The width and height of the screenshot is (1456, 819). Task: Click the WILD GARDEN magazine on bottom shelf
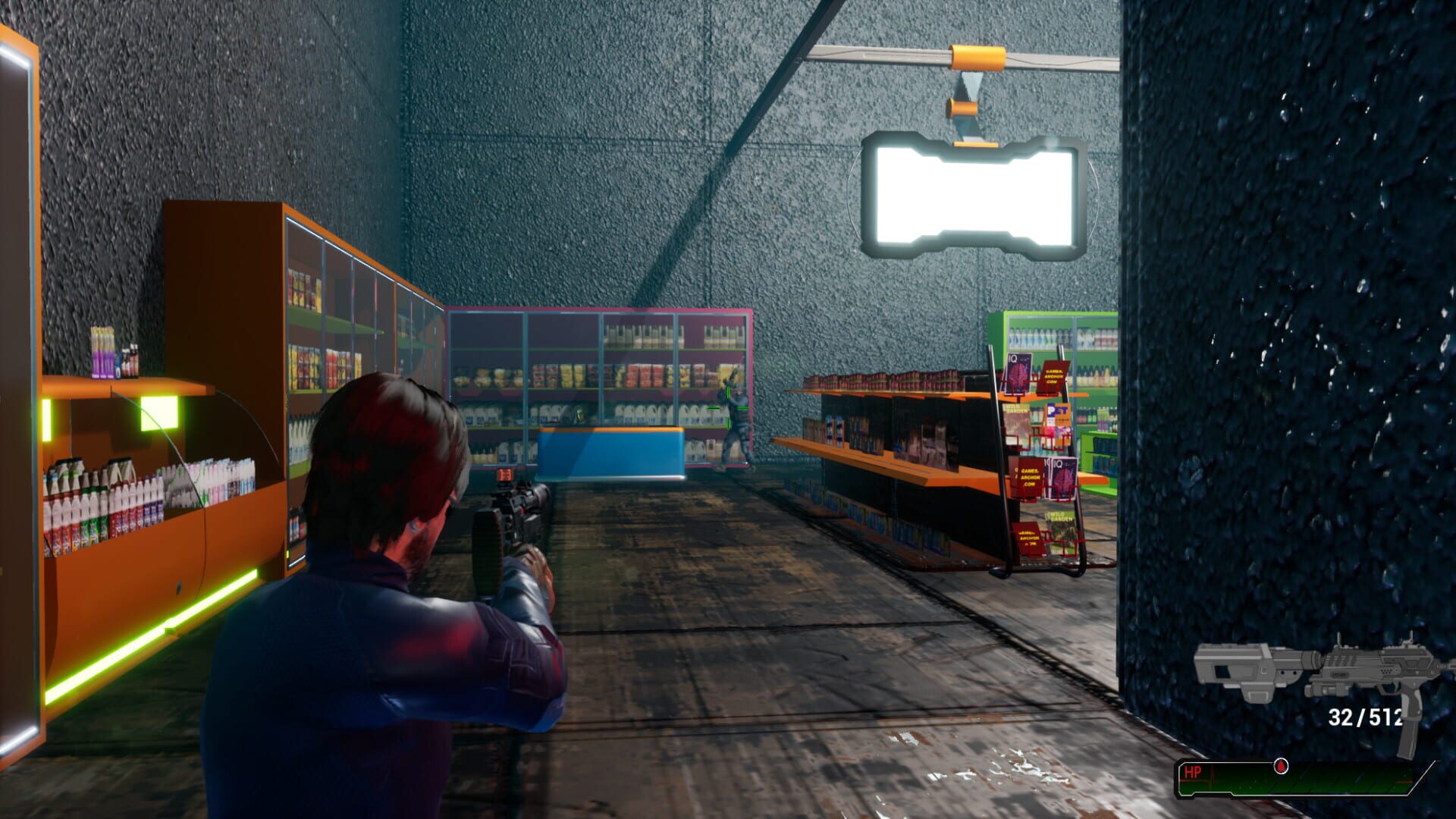(1060, 519)
